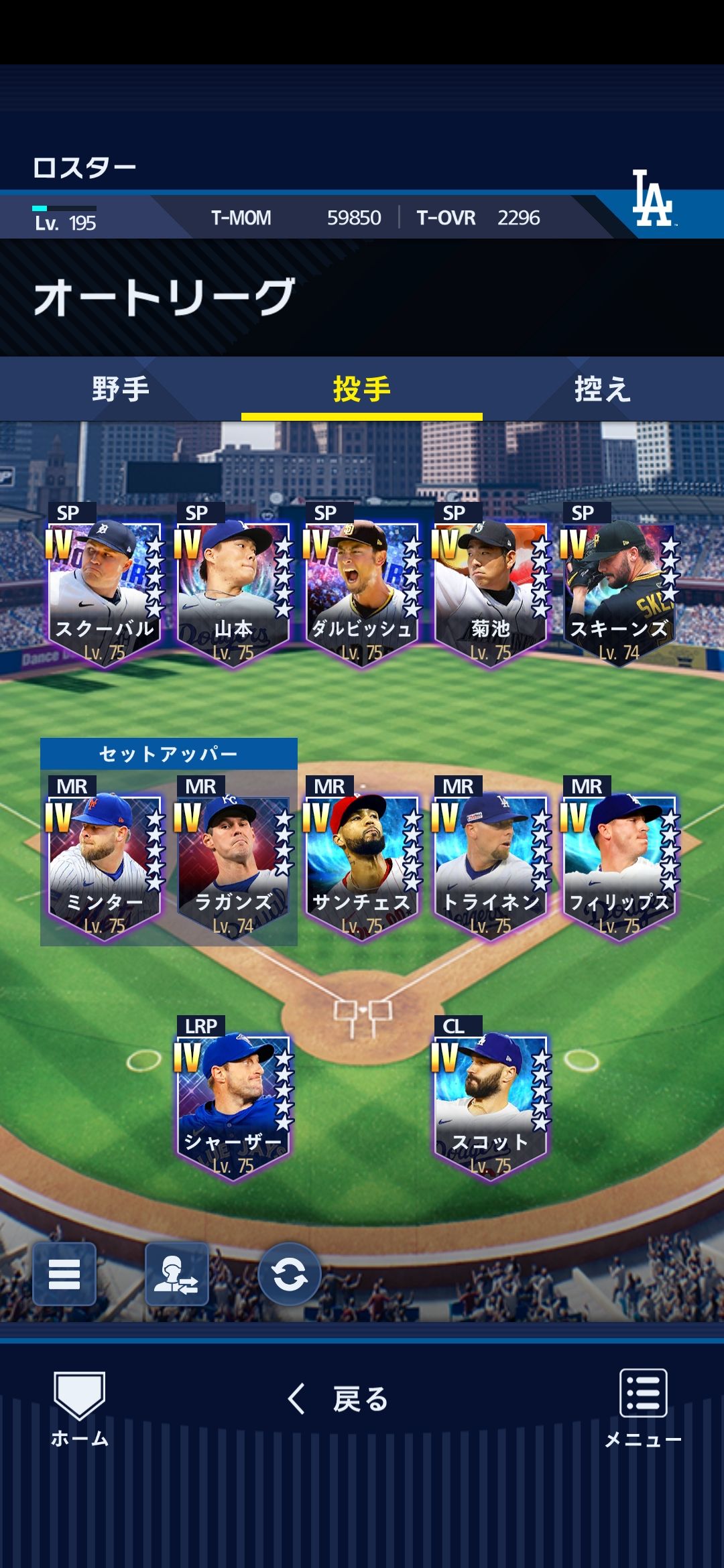Switch to the 野手 tab

coord(121,389)
